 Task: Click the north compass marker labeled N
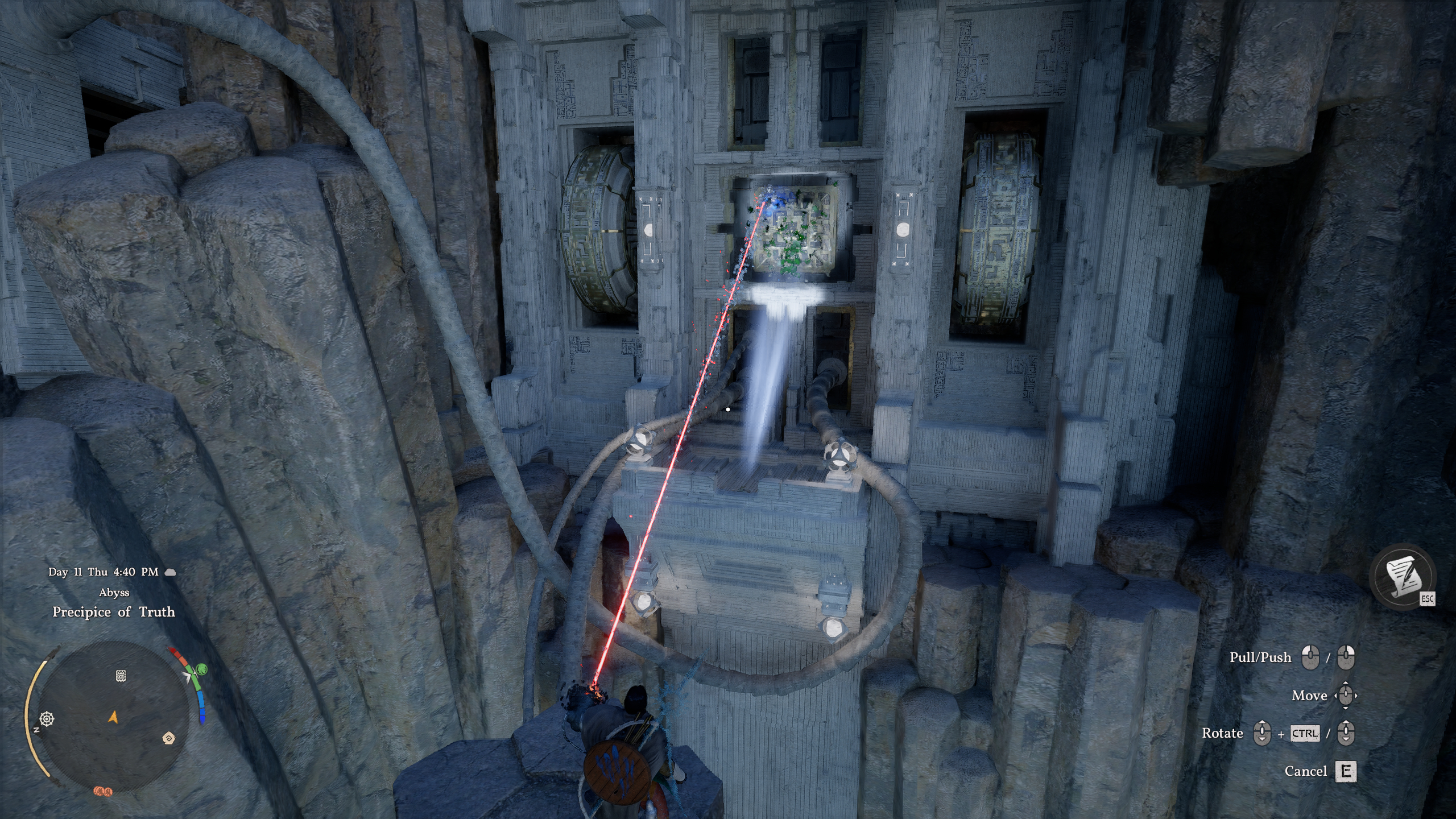pos(36,730)
